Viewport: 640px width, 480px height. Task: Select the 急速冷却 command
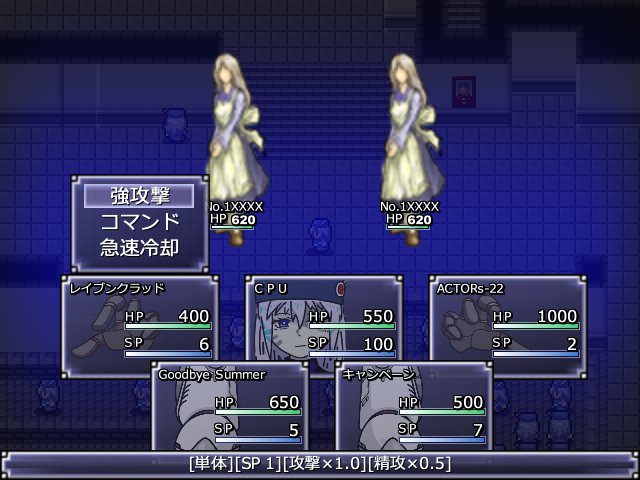(140, 246)
